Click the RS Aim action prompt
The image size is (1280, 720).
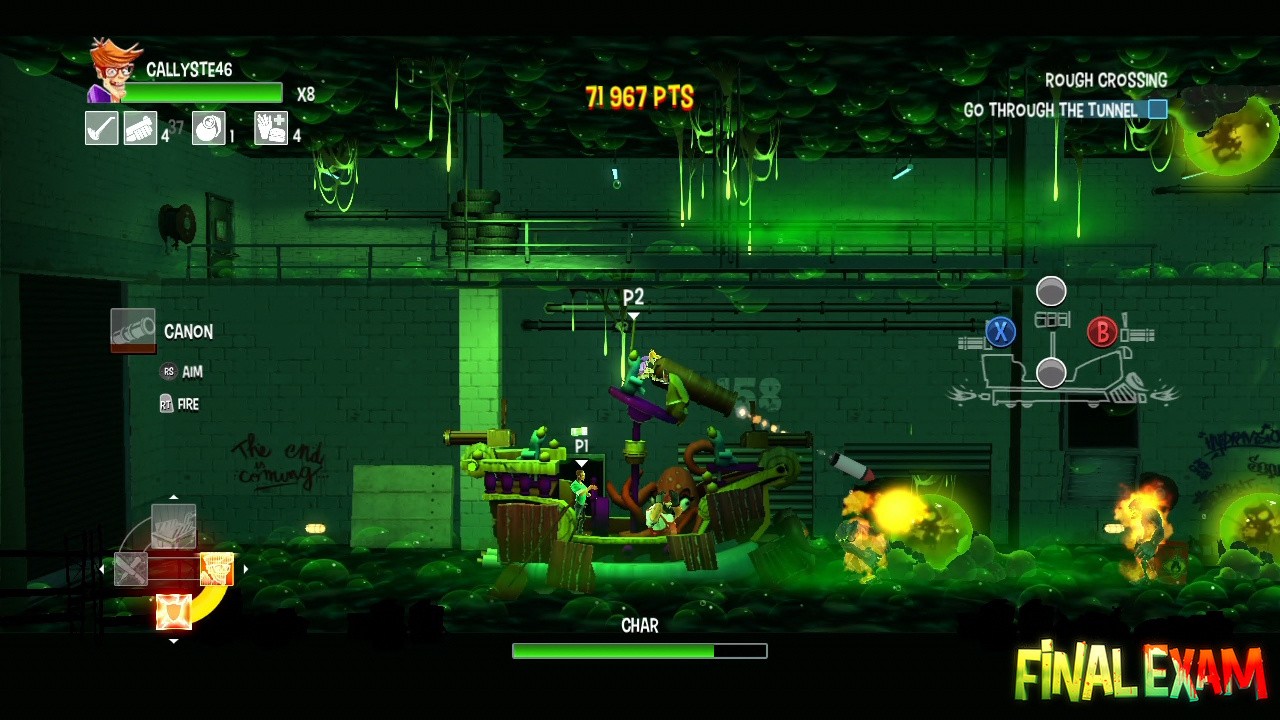point(179,371)
